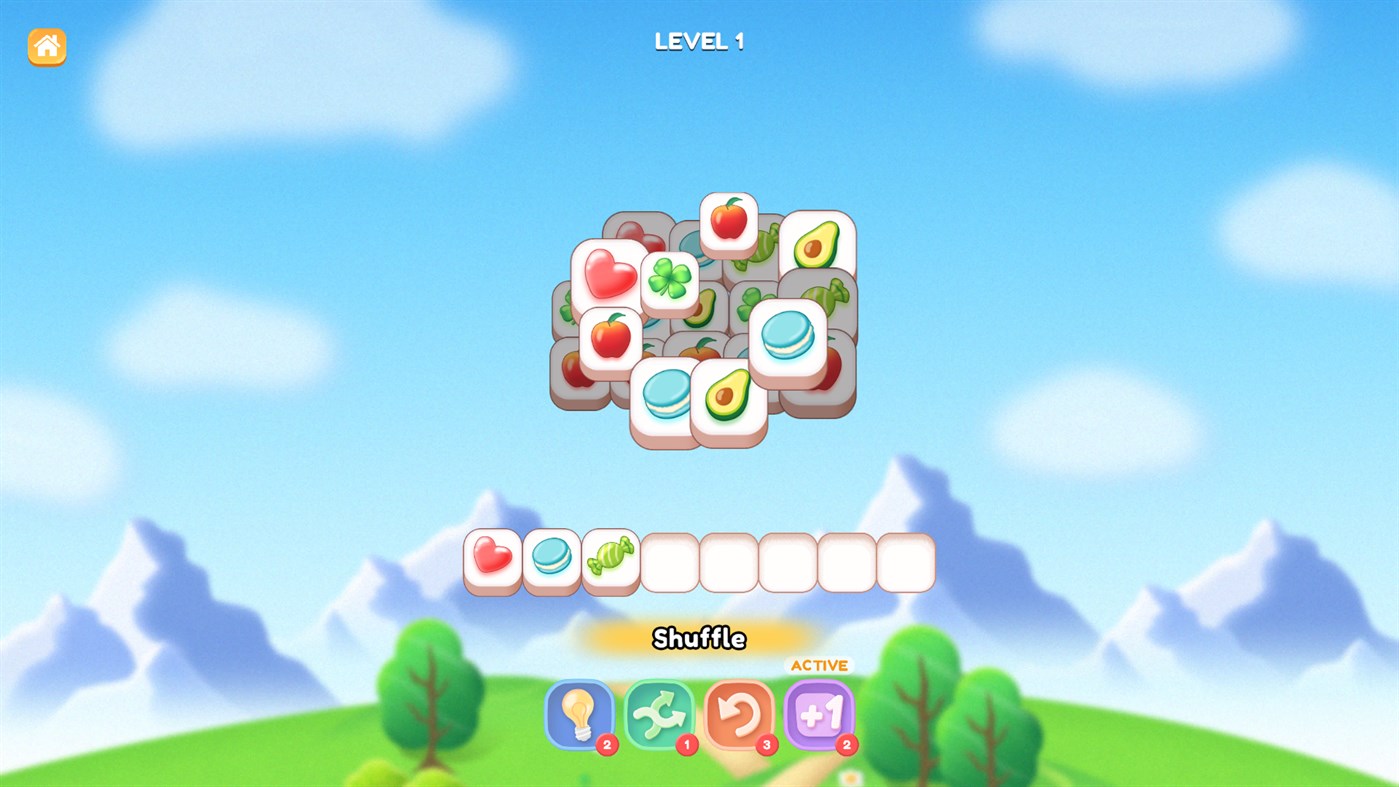The width and height of the screenshot is (1399, 787).
Task: Click the ACTIVE label above the +1 booster
Action: point(818,663)
